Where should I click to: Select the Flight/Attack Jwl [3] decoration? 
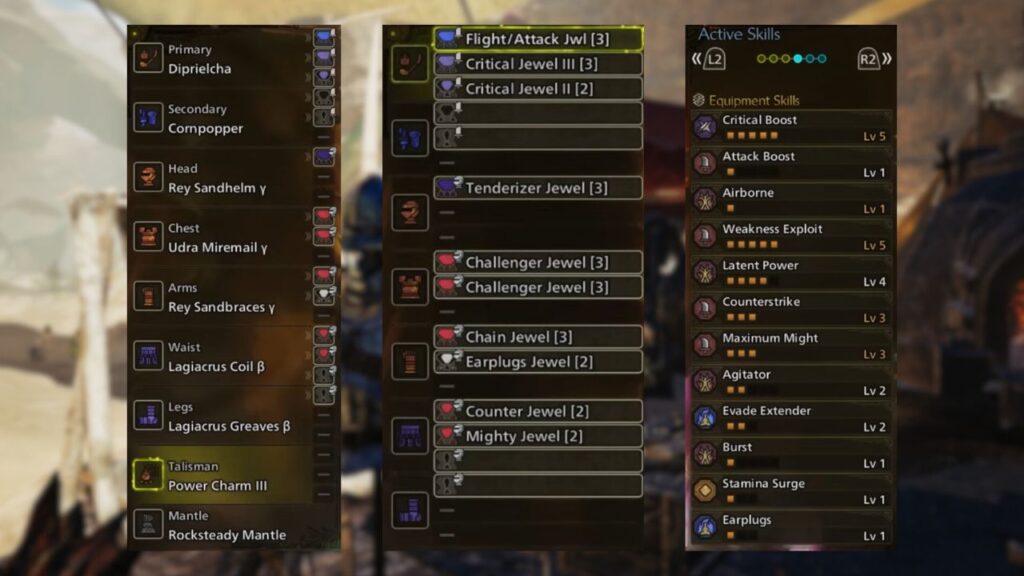point(538,39)
